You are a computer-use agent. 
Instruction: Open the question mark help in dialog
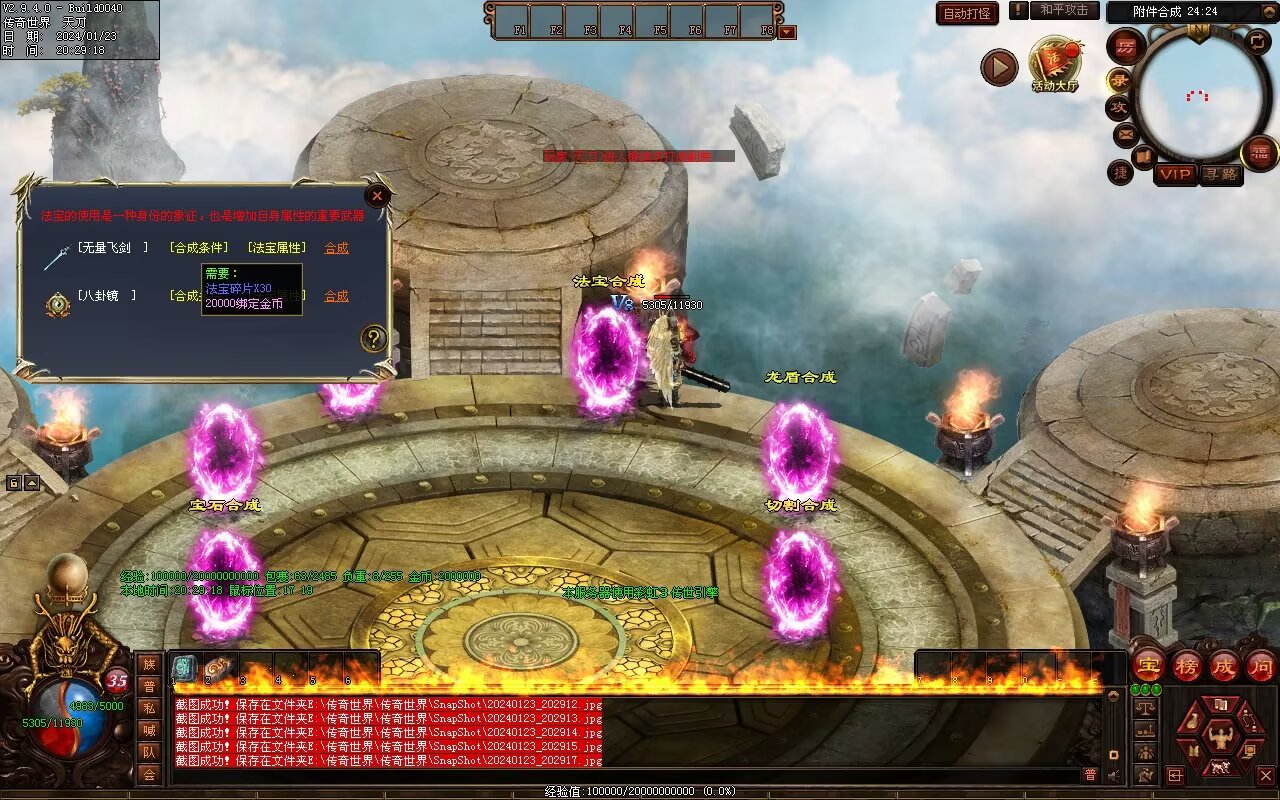click(373, 338)
